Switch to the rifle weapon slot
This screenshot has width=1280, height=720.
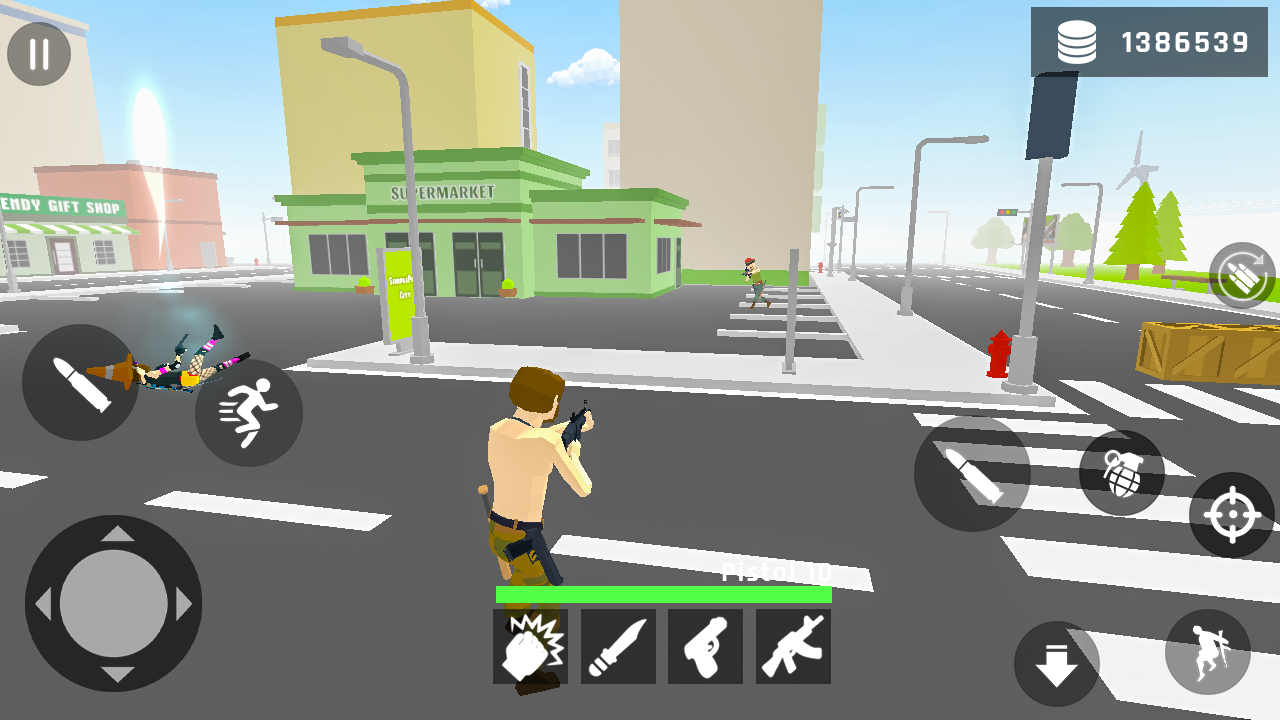pos(793,646)
